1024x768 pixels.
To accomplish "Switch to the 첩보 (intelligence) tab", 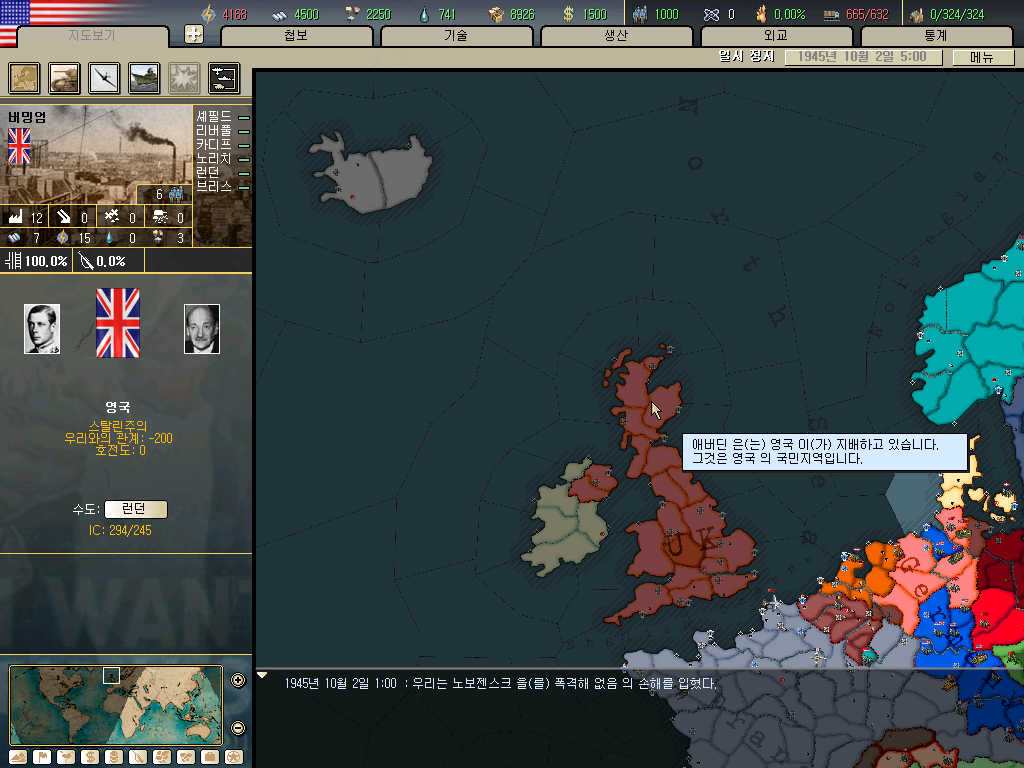I will click(296, 36).
